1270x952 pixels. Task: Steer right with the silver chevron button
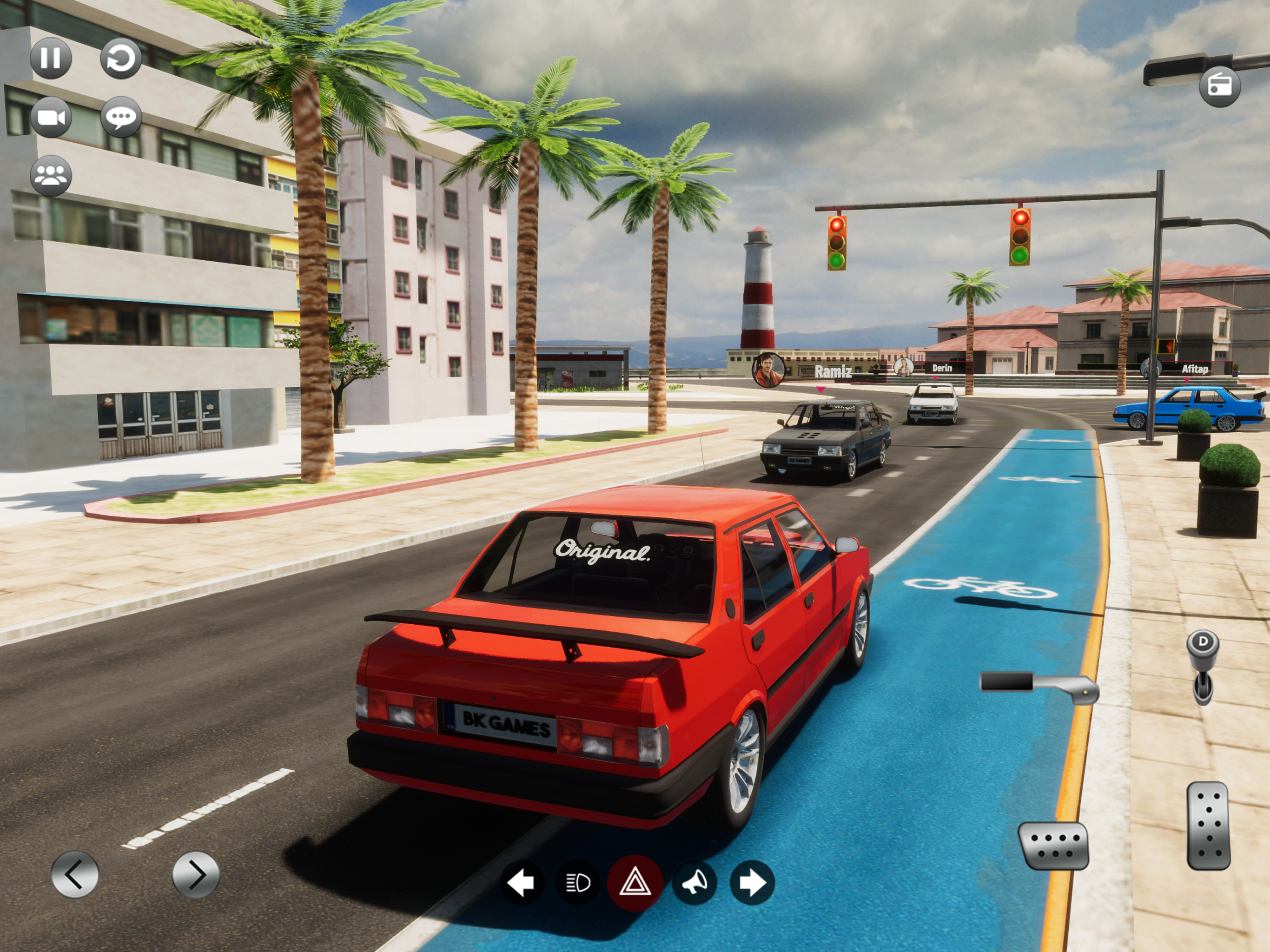coord(196,874)
